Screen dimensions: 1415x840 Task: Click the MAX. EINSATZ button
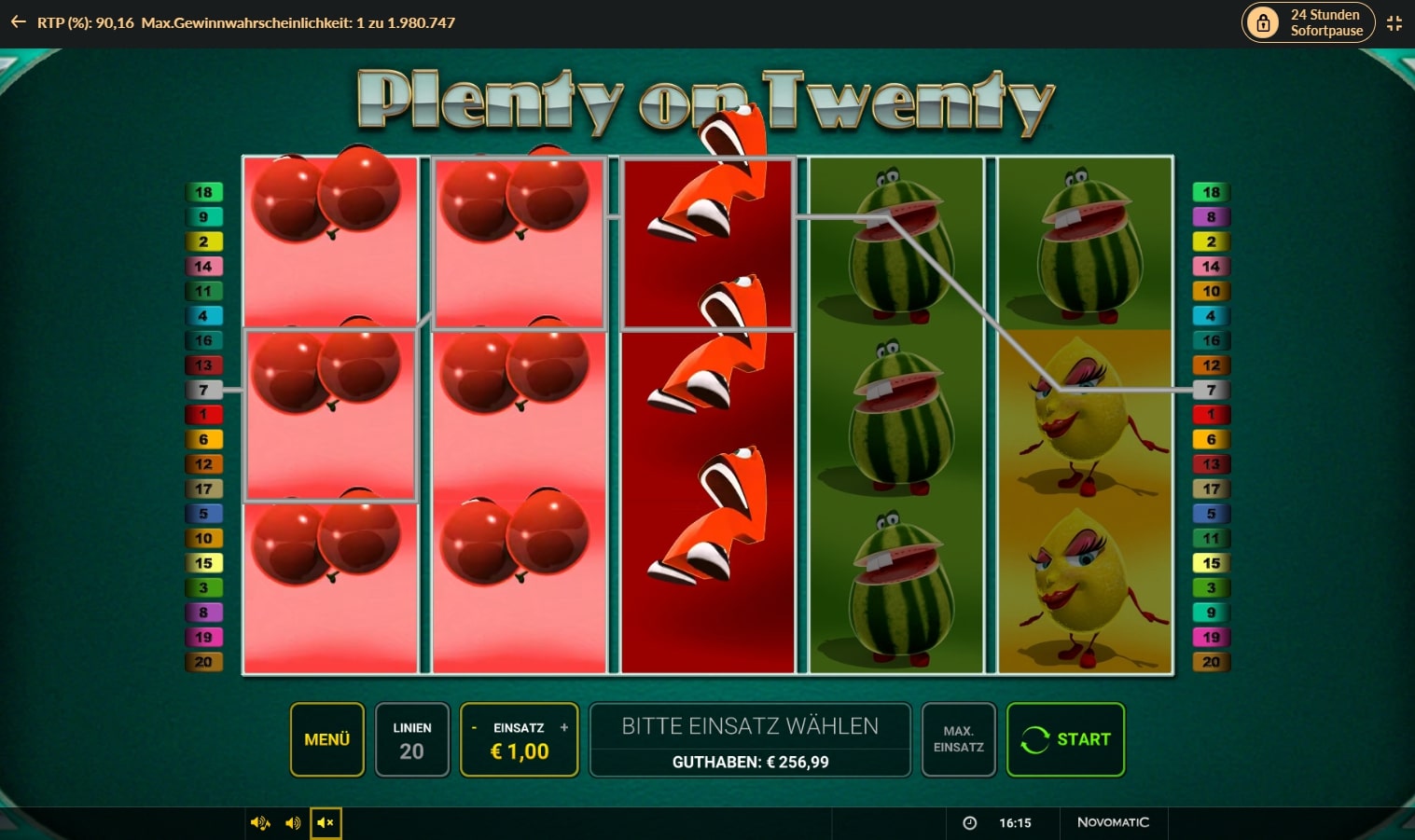tap(958, 739)
